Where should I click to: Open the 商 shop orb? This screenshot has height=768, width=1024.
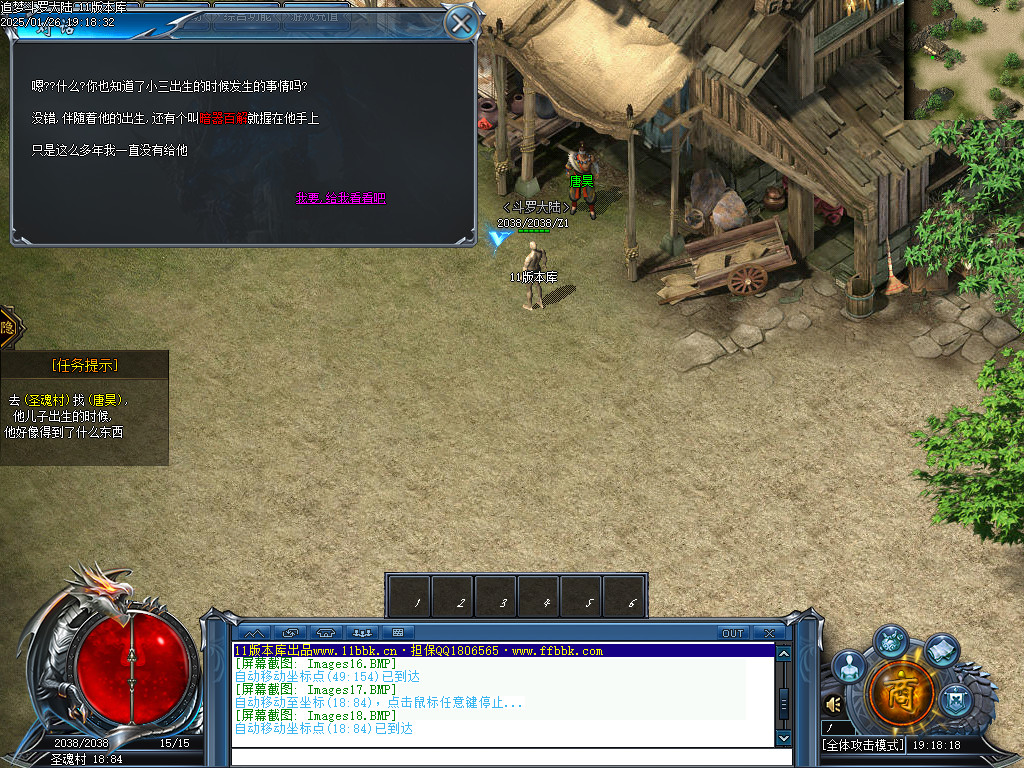(901, 691)
